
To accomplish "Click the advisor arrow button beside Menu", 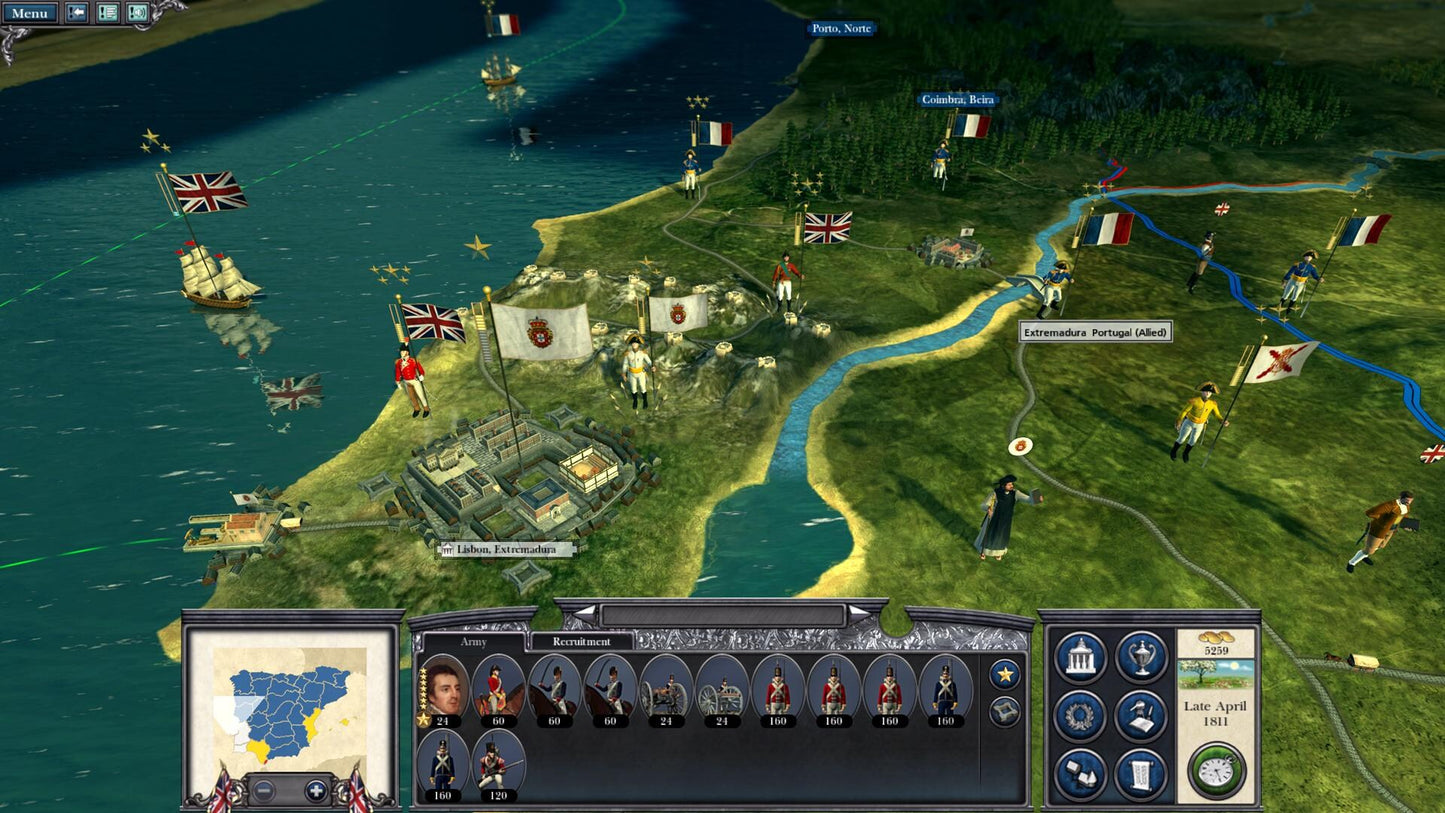I will point(76,13).
